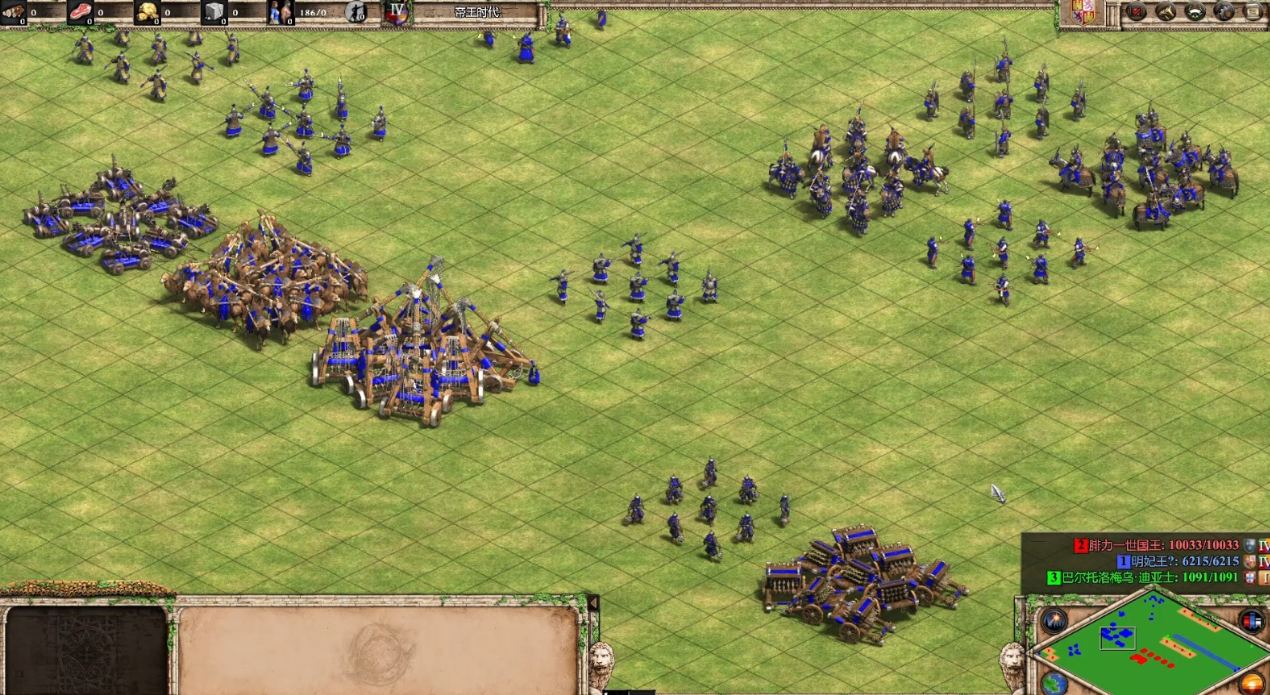Screen dimensions: 1270x695
Task: Click the civilization coat of arms shield
Action: tap(1083, 12)
